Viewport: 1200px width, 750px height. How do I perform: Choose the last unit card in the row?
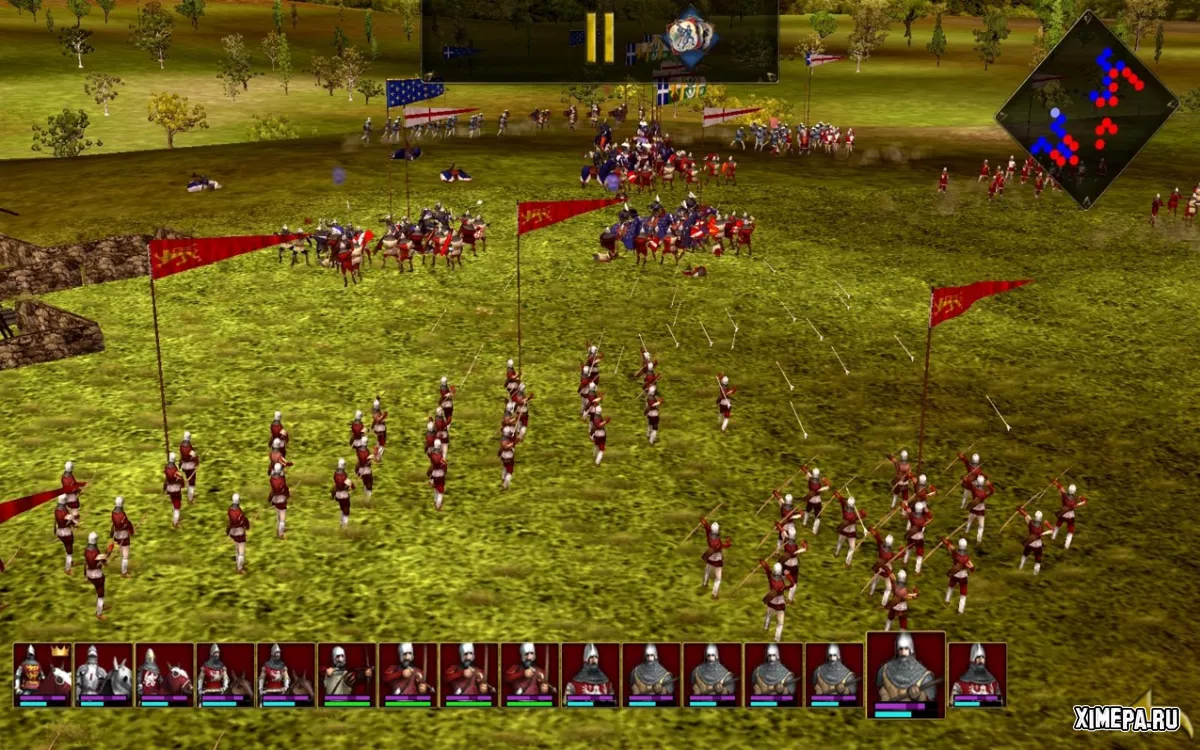[977, 674]
